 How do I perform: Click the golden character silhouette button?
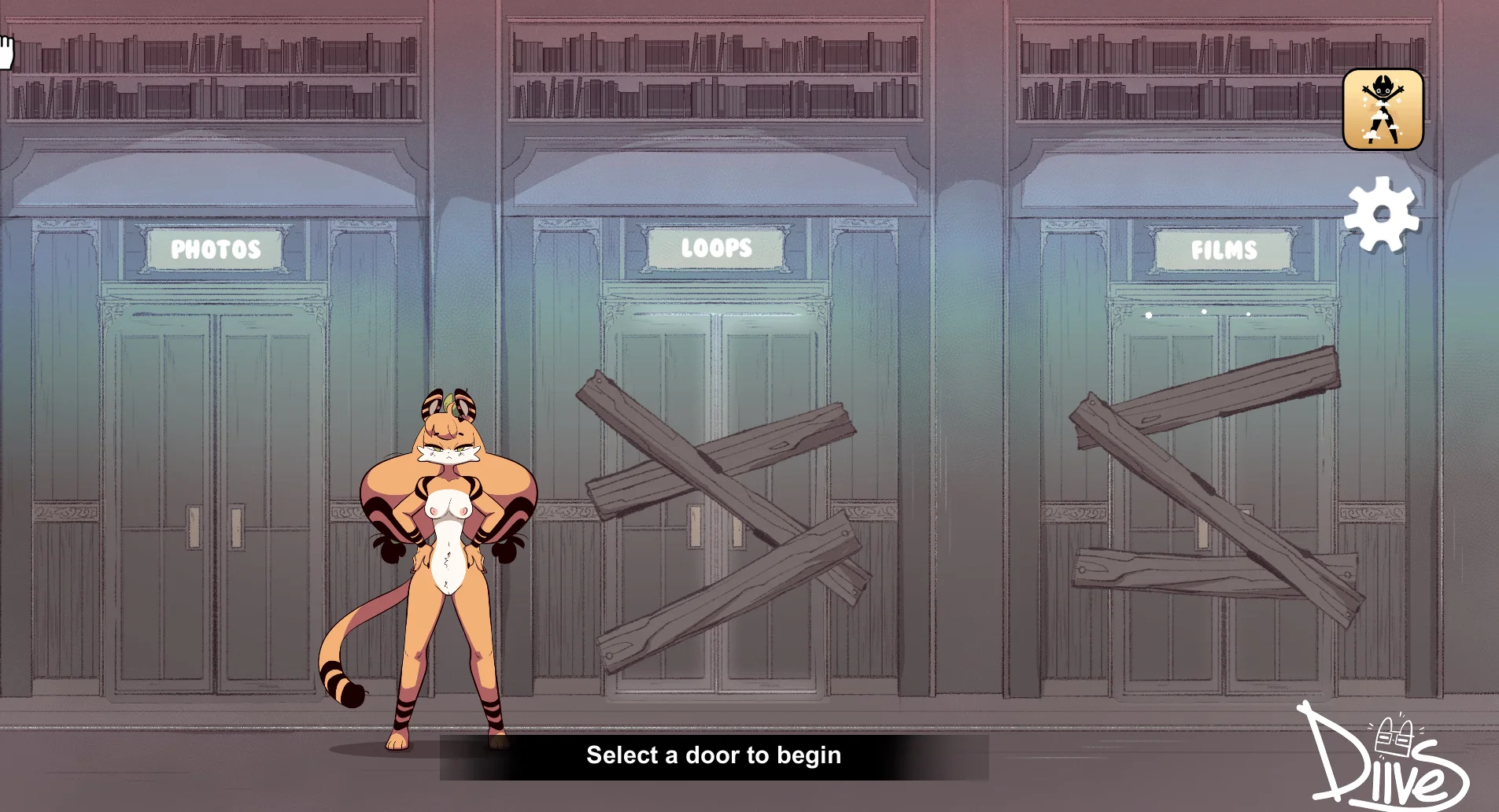[x=1383, y=109]
